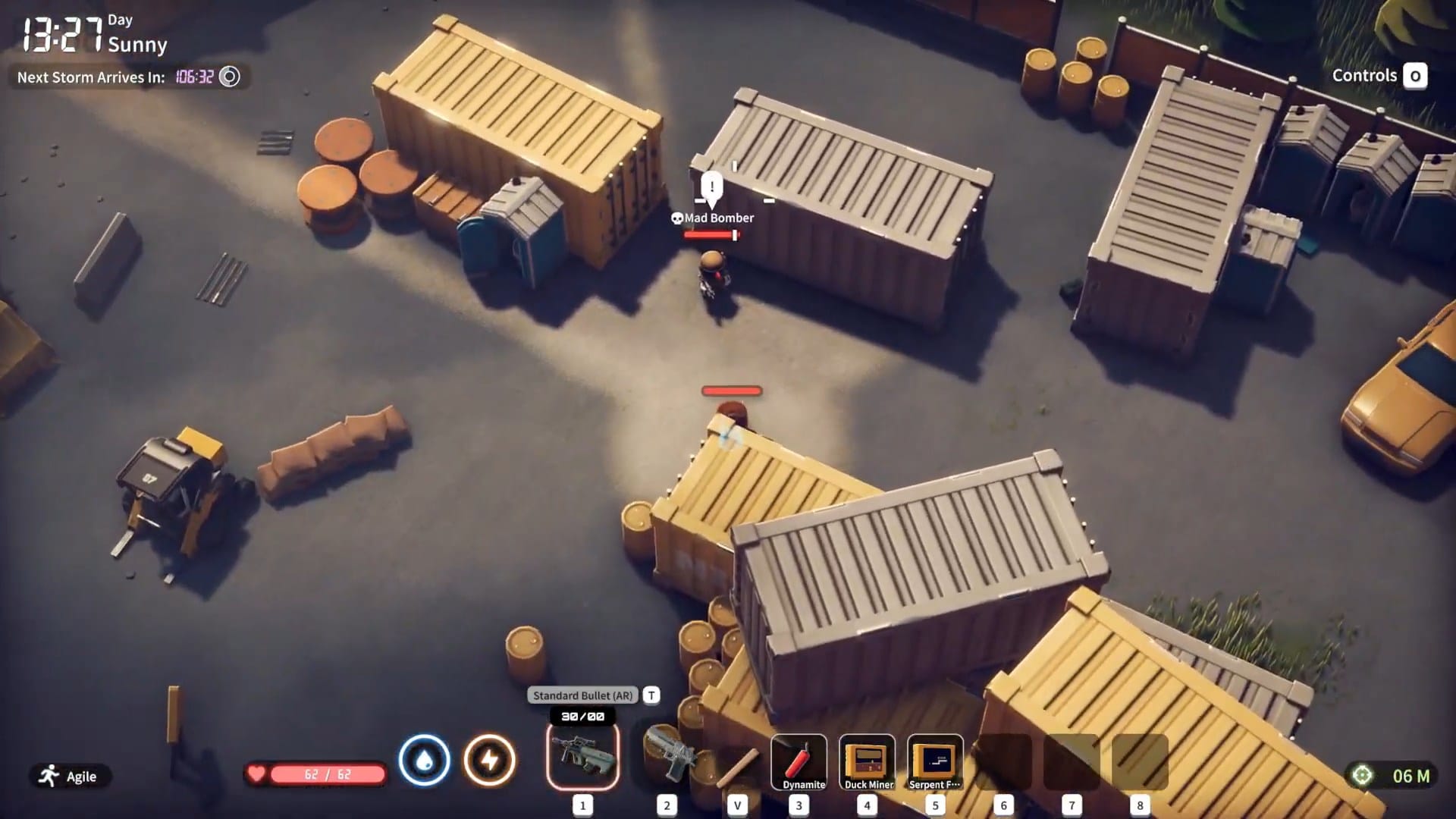Click the storm countdown swirl icon
Viewport: 1456px width, 819px height.
tap(229, 77)
